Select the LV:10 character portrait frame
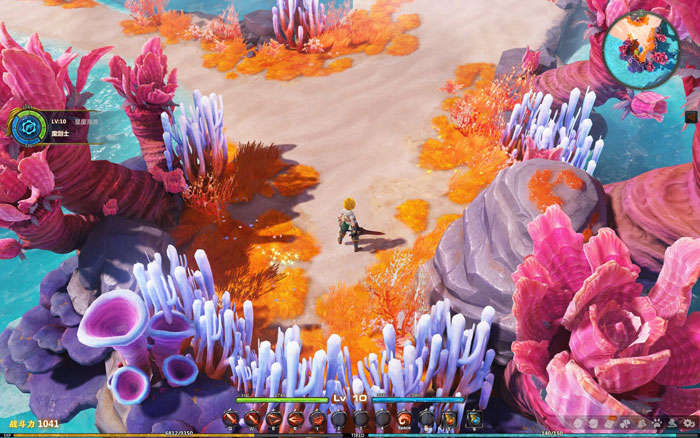The image size is (700, 438). click(24, 125)
